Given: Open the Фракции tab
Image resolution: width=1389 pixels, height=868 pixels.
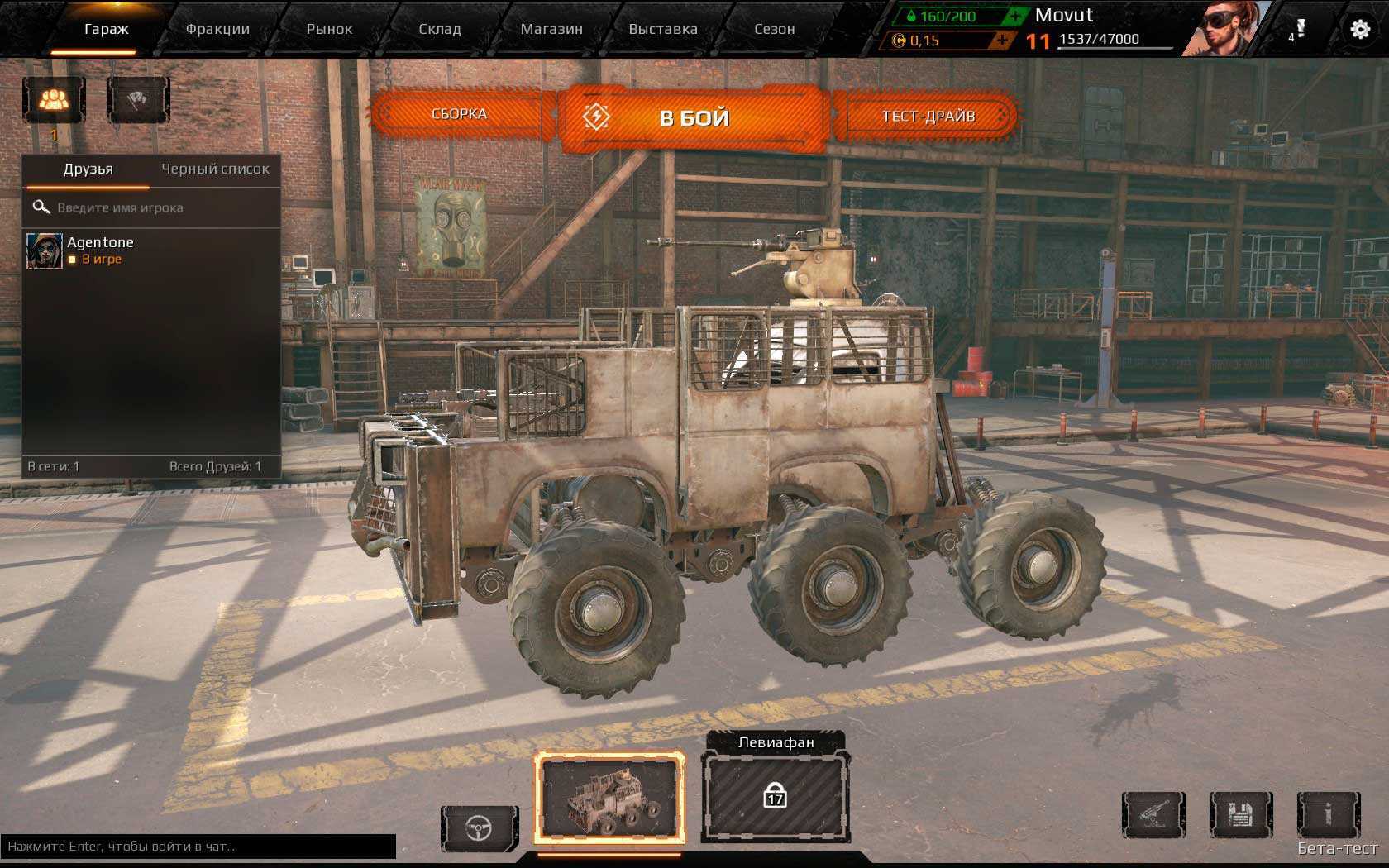Looking at the screenshot, I should pos(217,29).
